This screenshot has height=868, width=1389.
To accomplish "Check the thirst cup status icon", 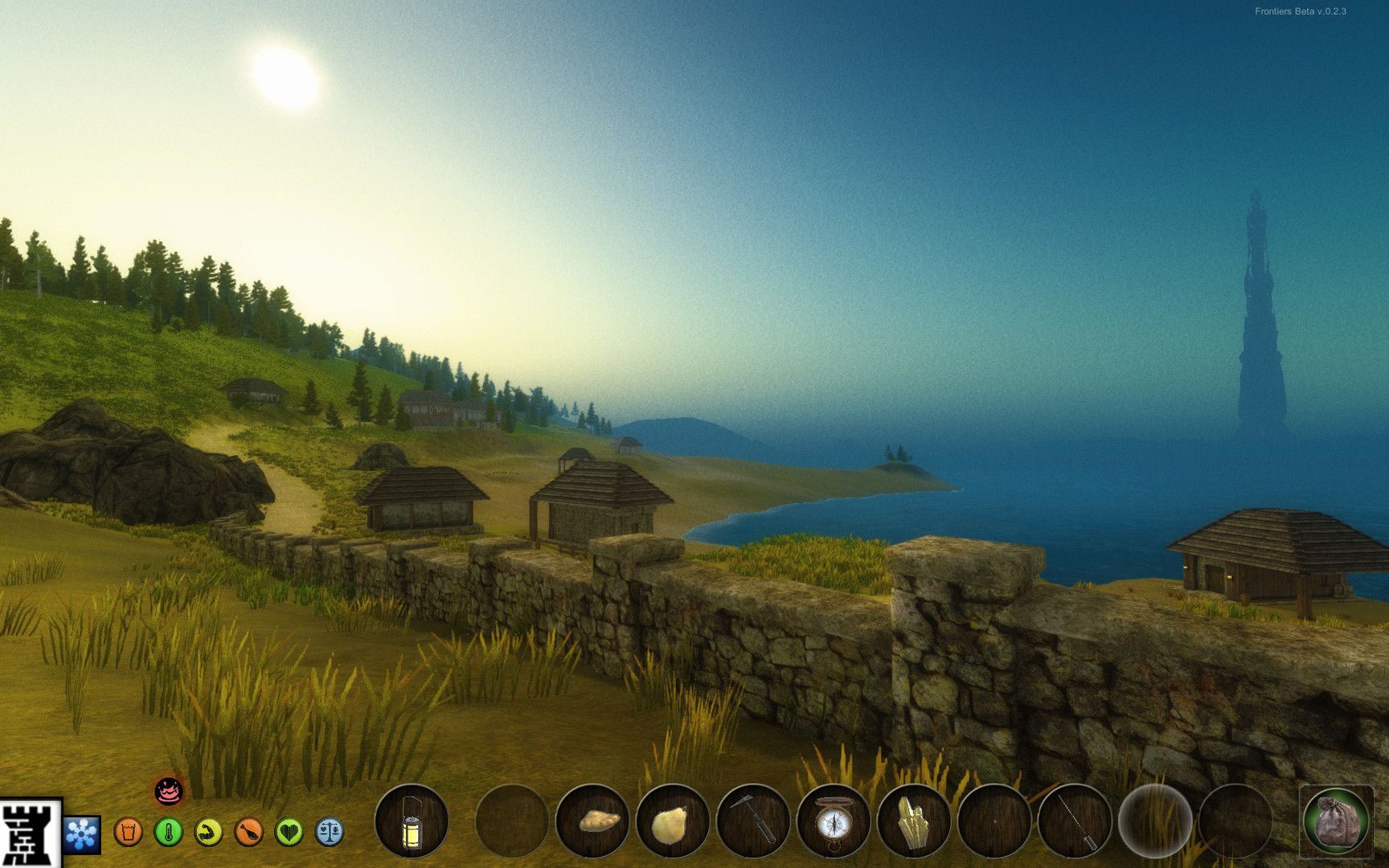I will point(128,832).
